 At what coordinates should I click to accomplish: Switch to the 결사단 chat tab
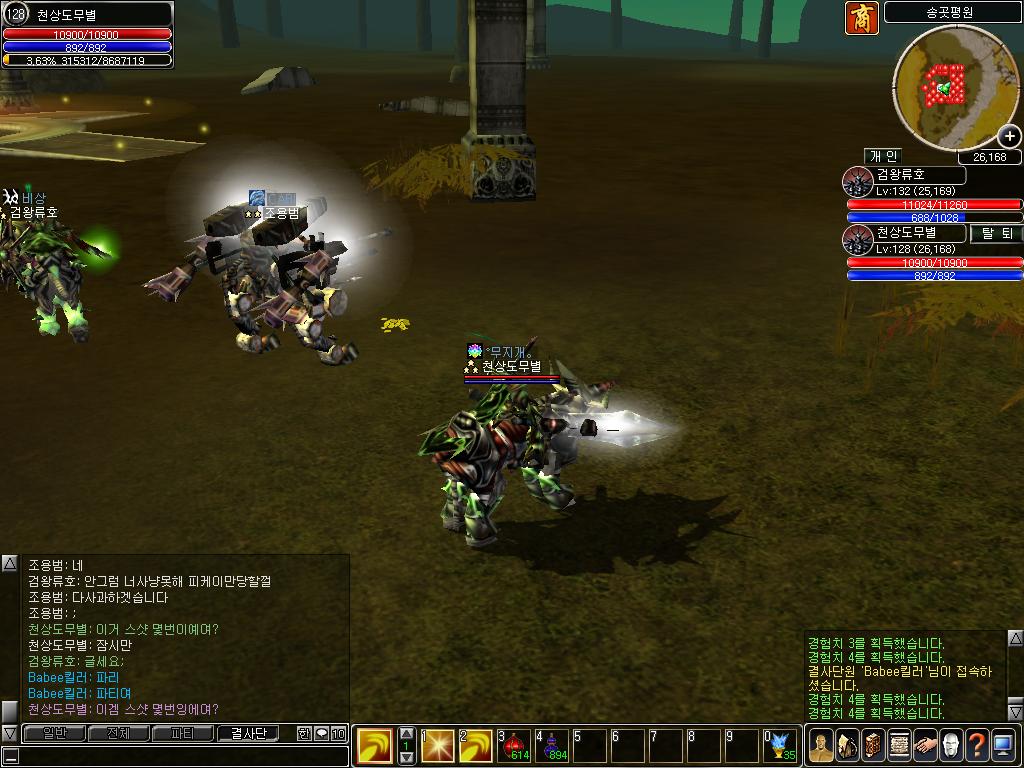point(247,733)
